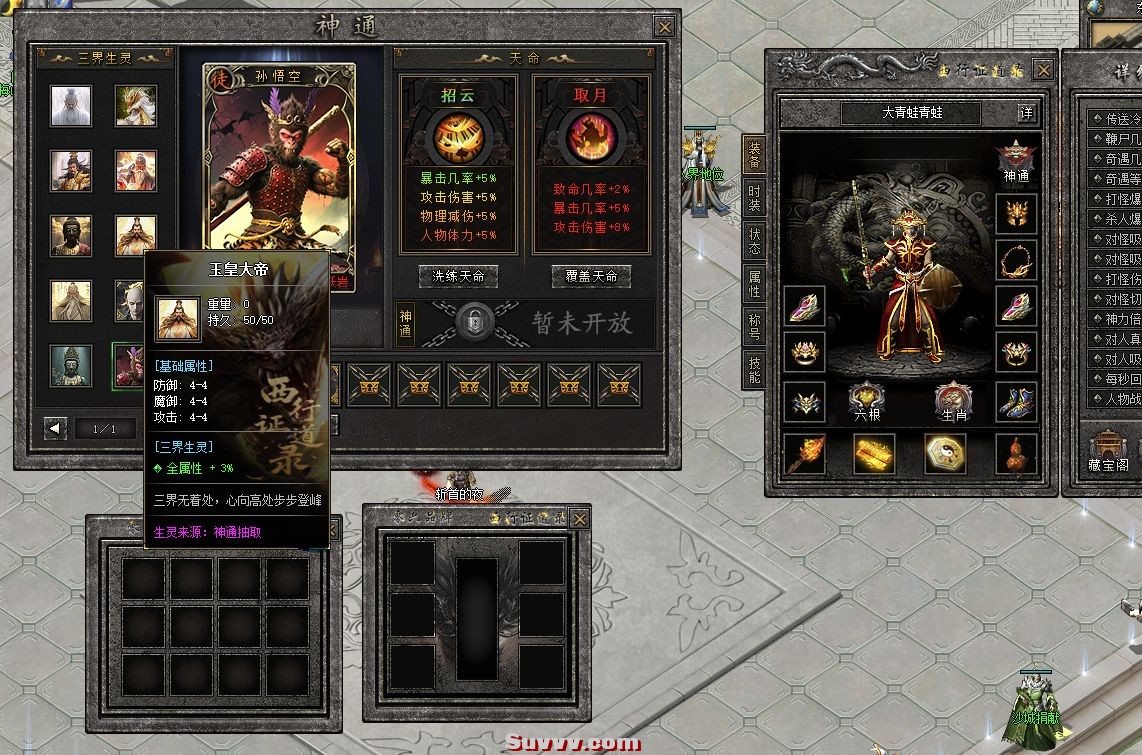1142x755 pixels.
Task: Switch to the 状态 tab
Action: coord(754,241)
